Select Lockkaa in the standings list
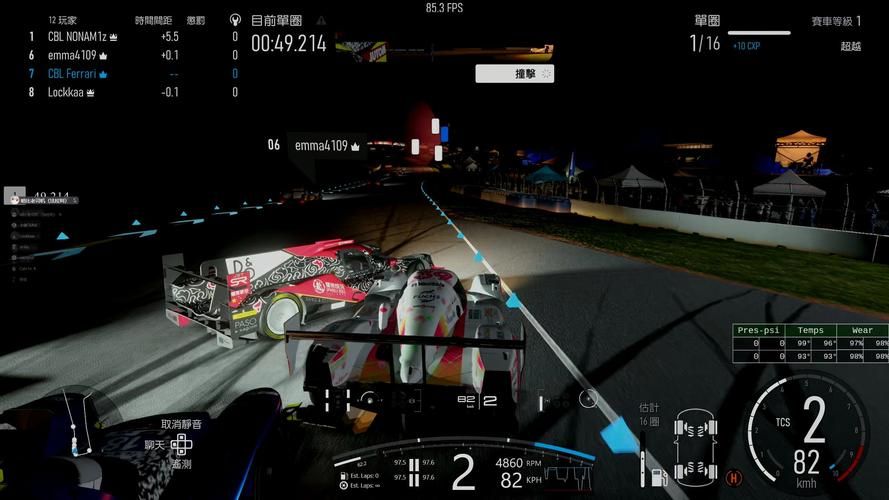Image resolution: width=889 pixels, height=500 pixels. click(x=70, y=92)
